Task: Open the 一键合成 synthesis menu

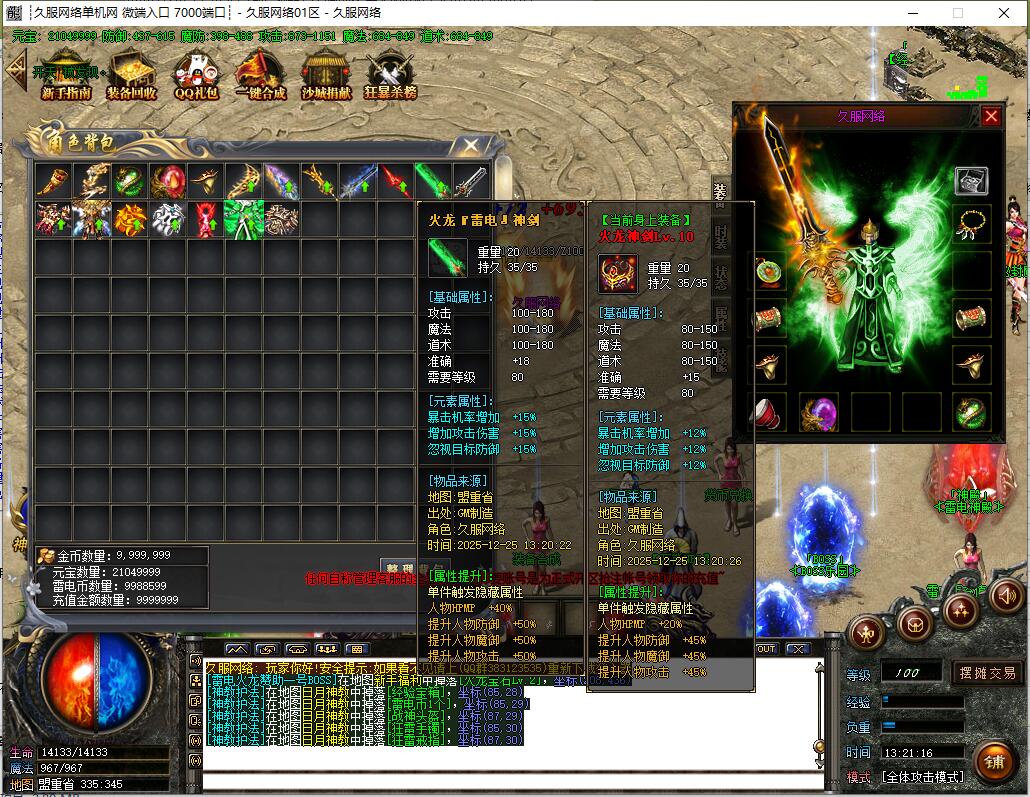Action: 260,75
